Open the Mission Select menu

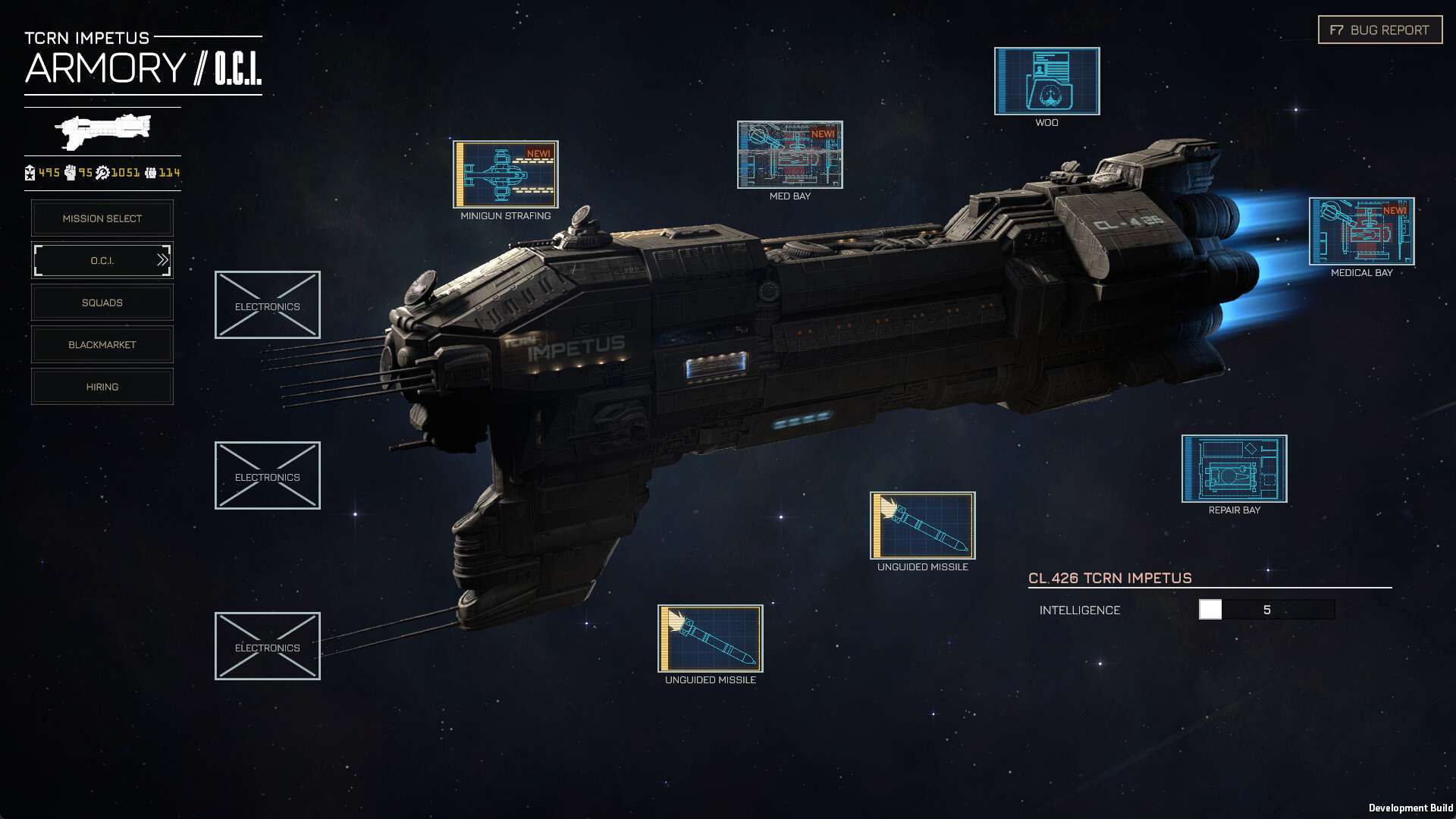pos(102,218)
